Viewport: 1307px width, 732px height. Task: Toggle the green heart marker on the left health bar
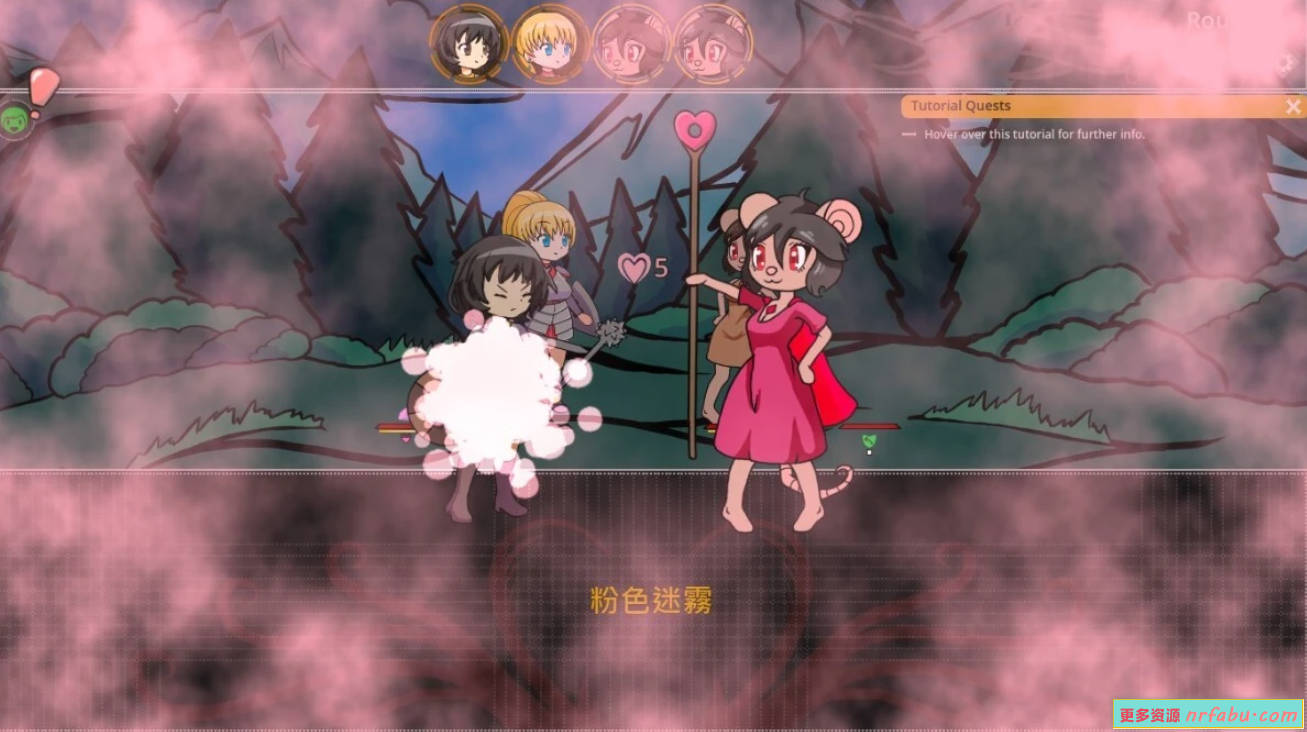pos(403,440)
